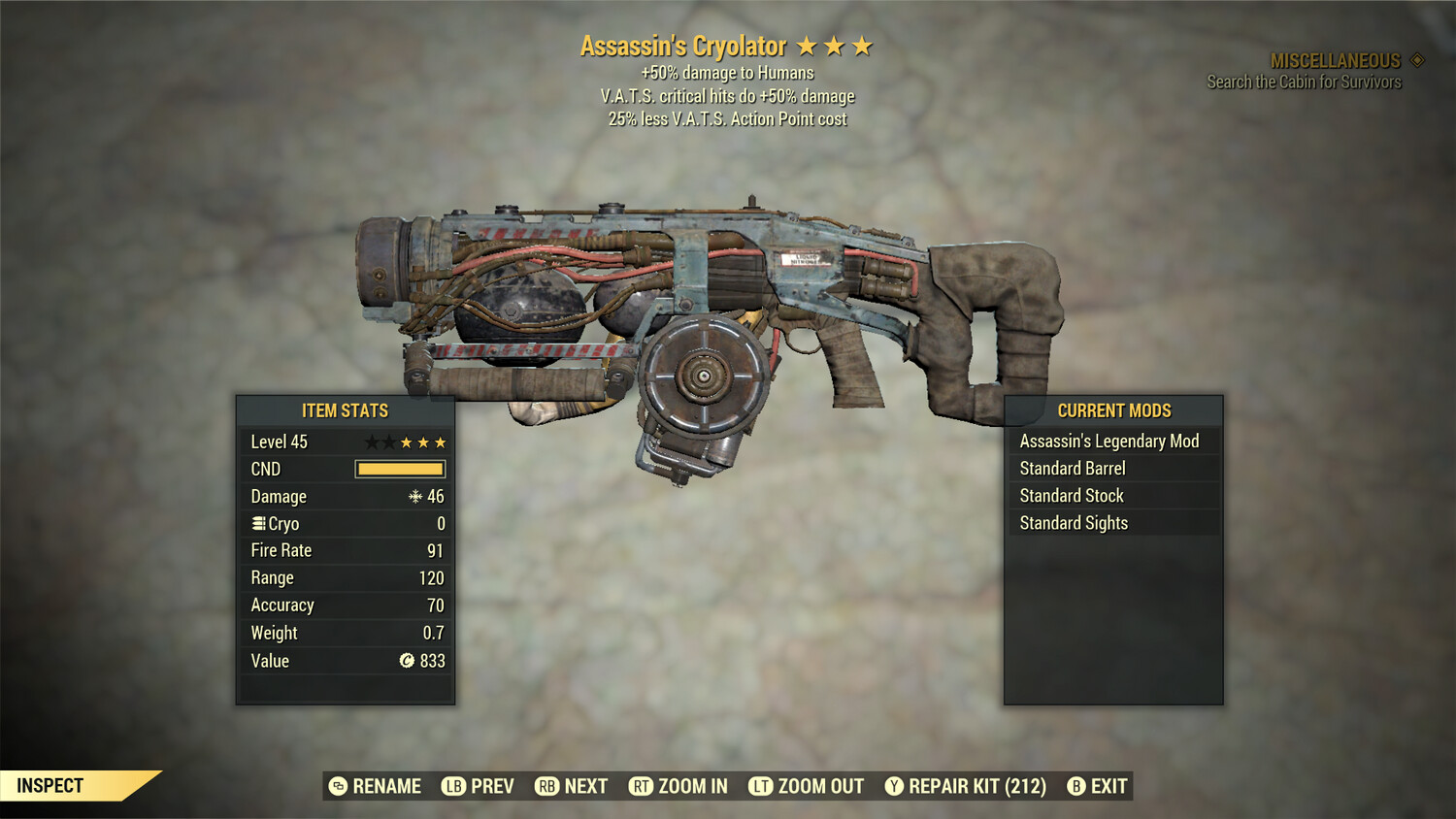
Task: Click the Y icon for Repair Kit
Action: pos(894,786)
